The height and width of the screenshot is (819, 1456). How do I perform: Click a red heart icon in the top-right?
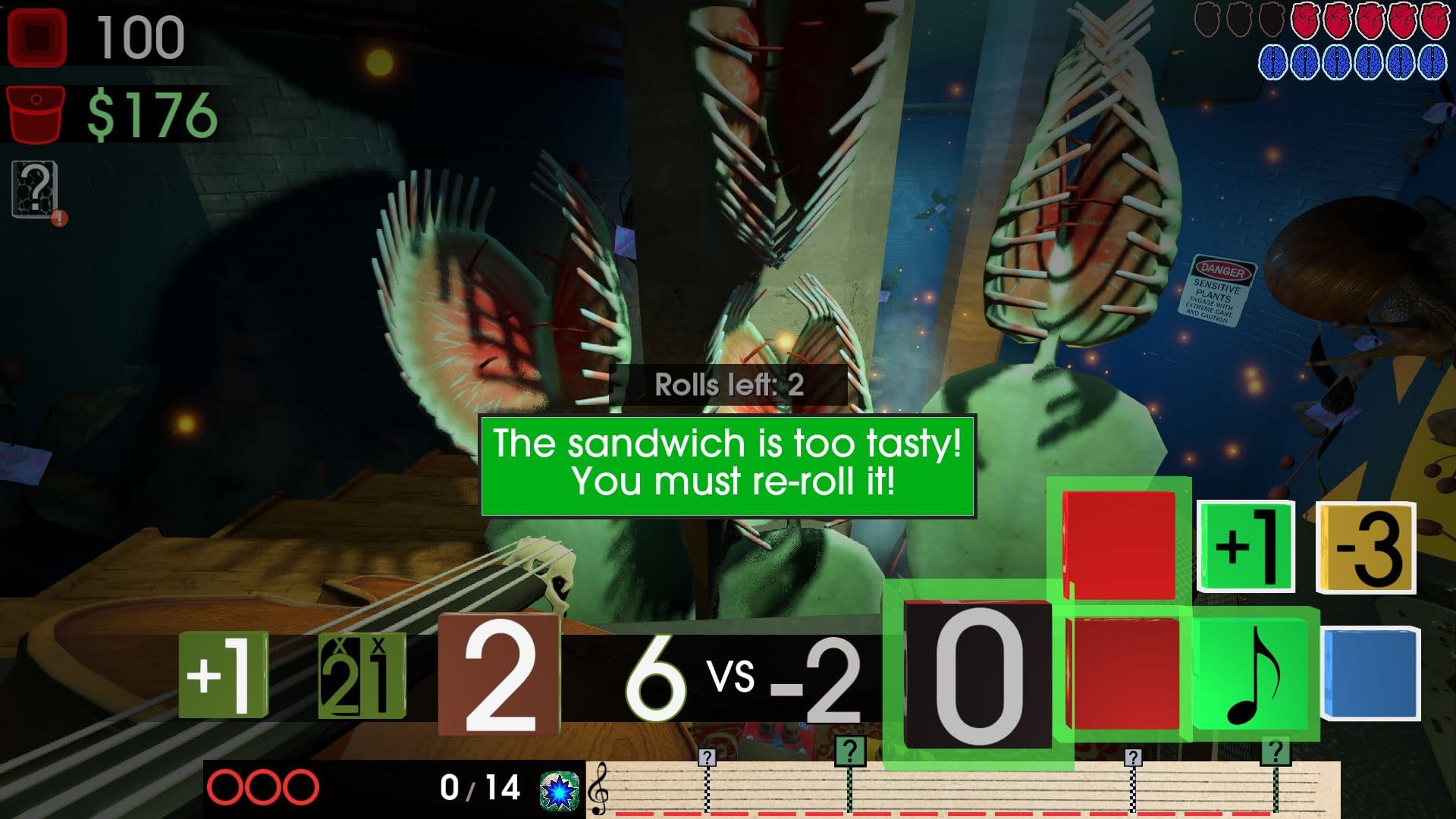click(x=1304, y=20)
